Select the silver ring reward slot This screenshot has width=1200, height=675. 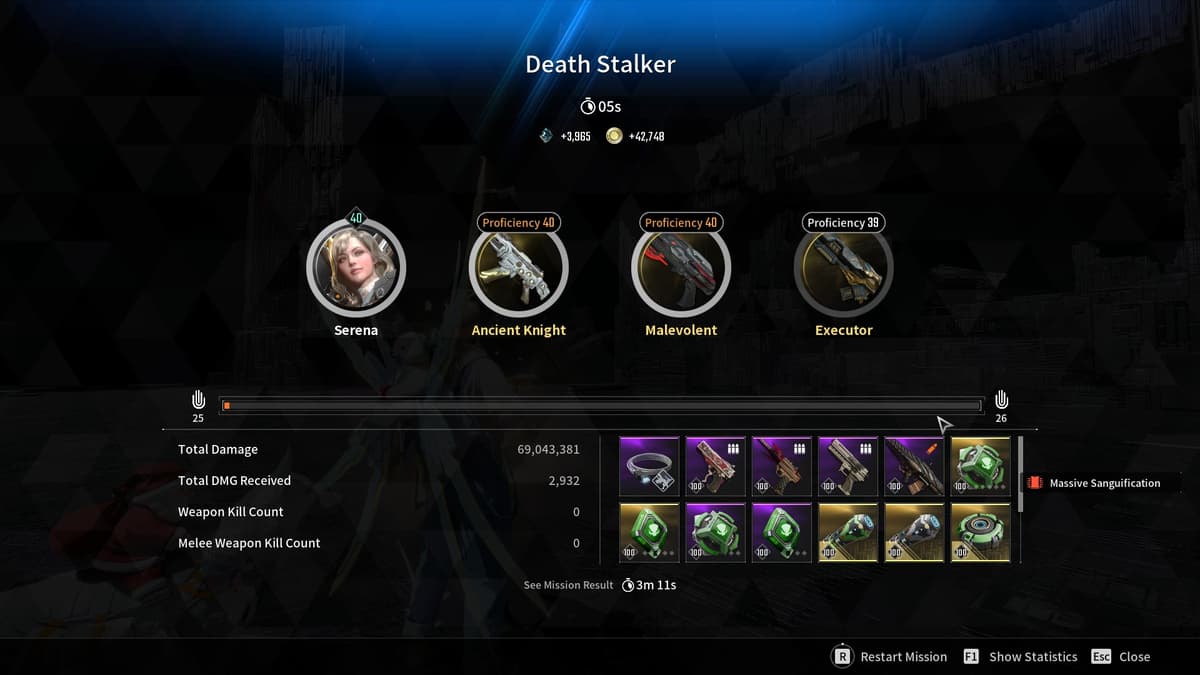pyautogui.click(x=649, y=466)
